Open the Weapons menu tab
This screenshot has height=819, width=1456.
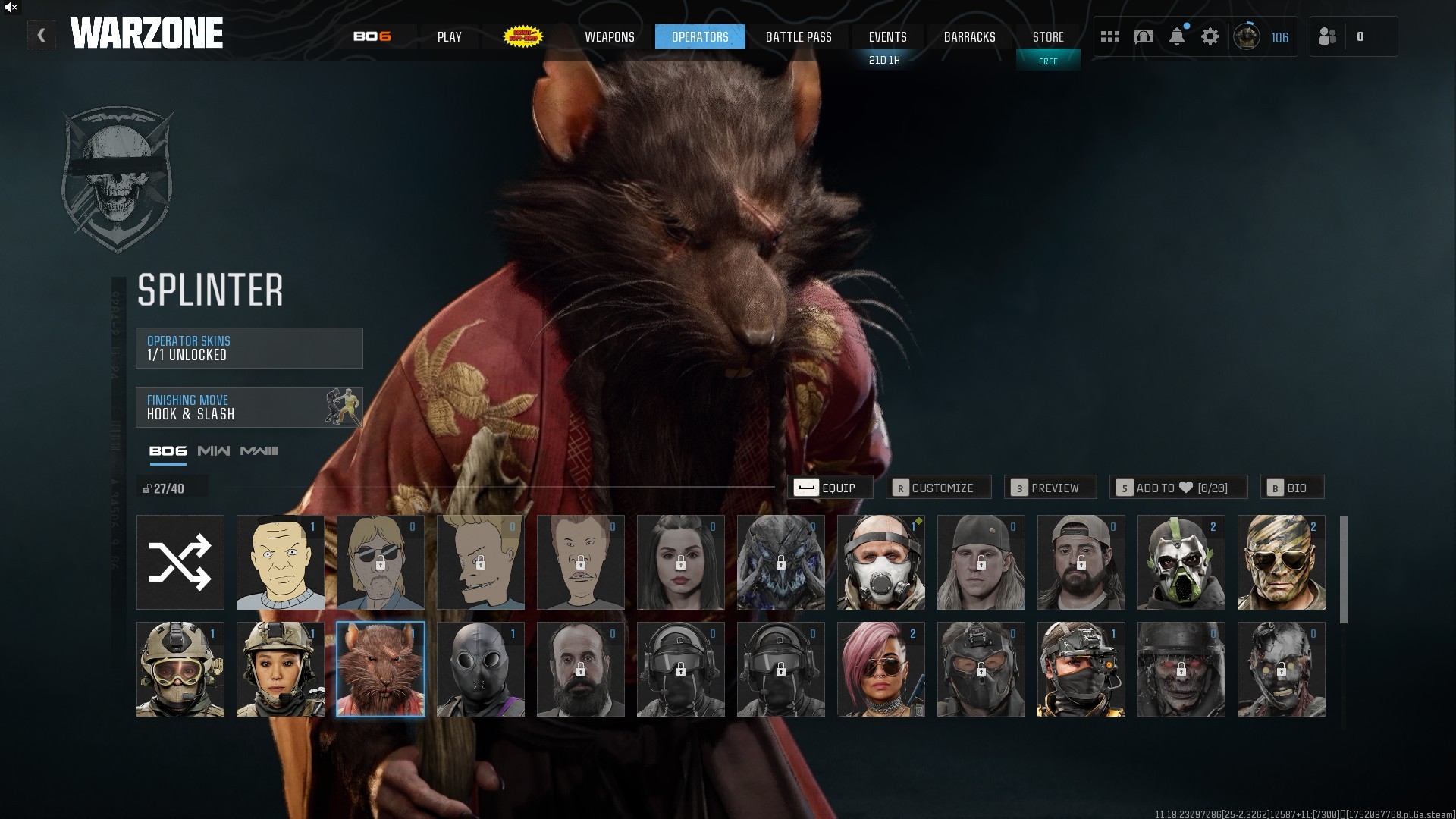click(609, 36)
